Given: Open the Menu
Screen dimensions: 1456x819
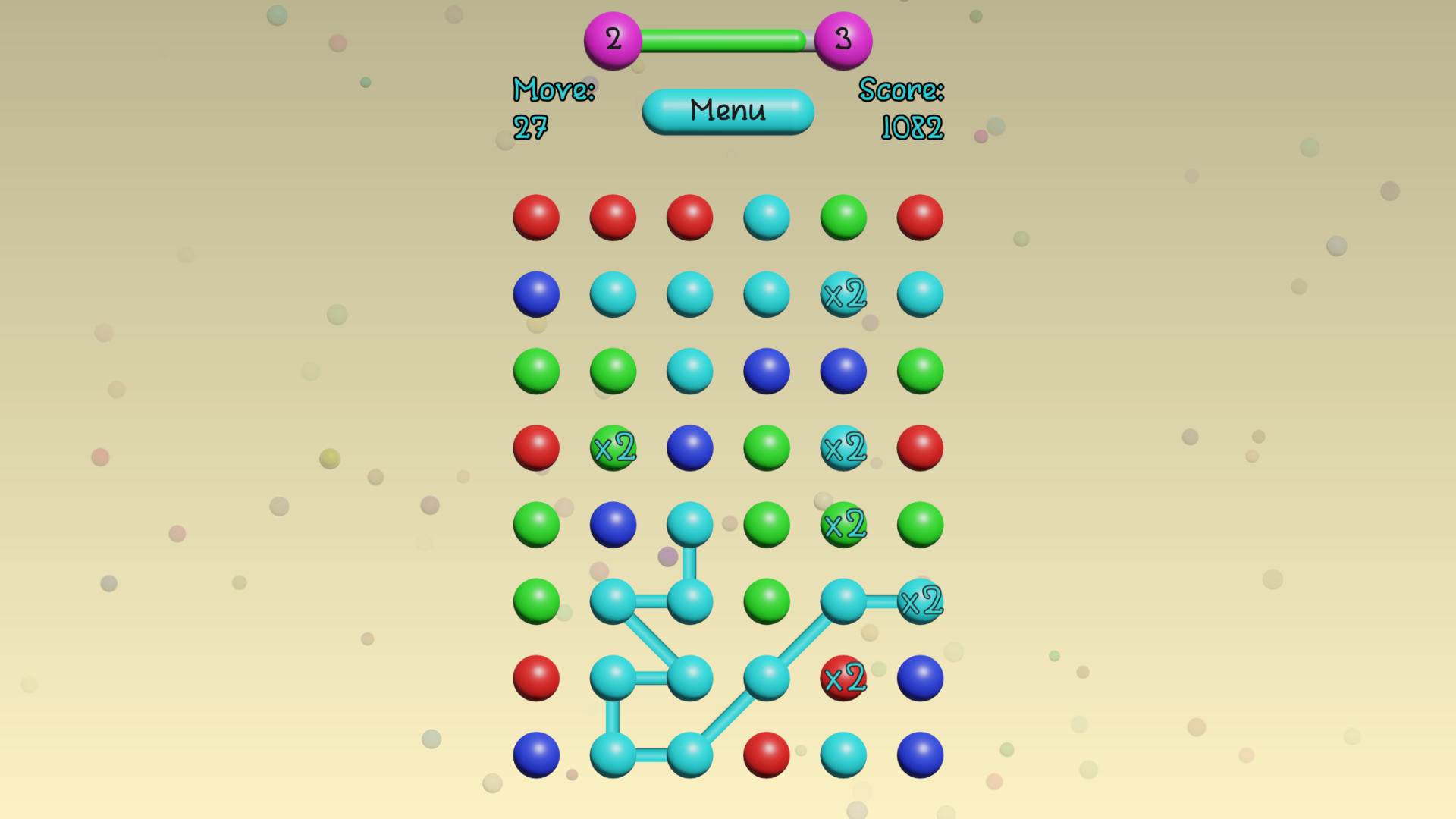Looking at the screenshot, I should 727,111.
